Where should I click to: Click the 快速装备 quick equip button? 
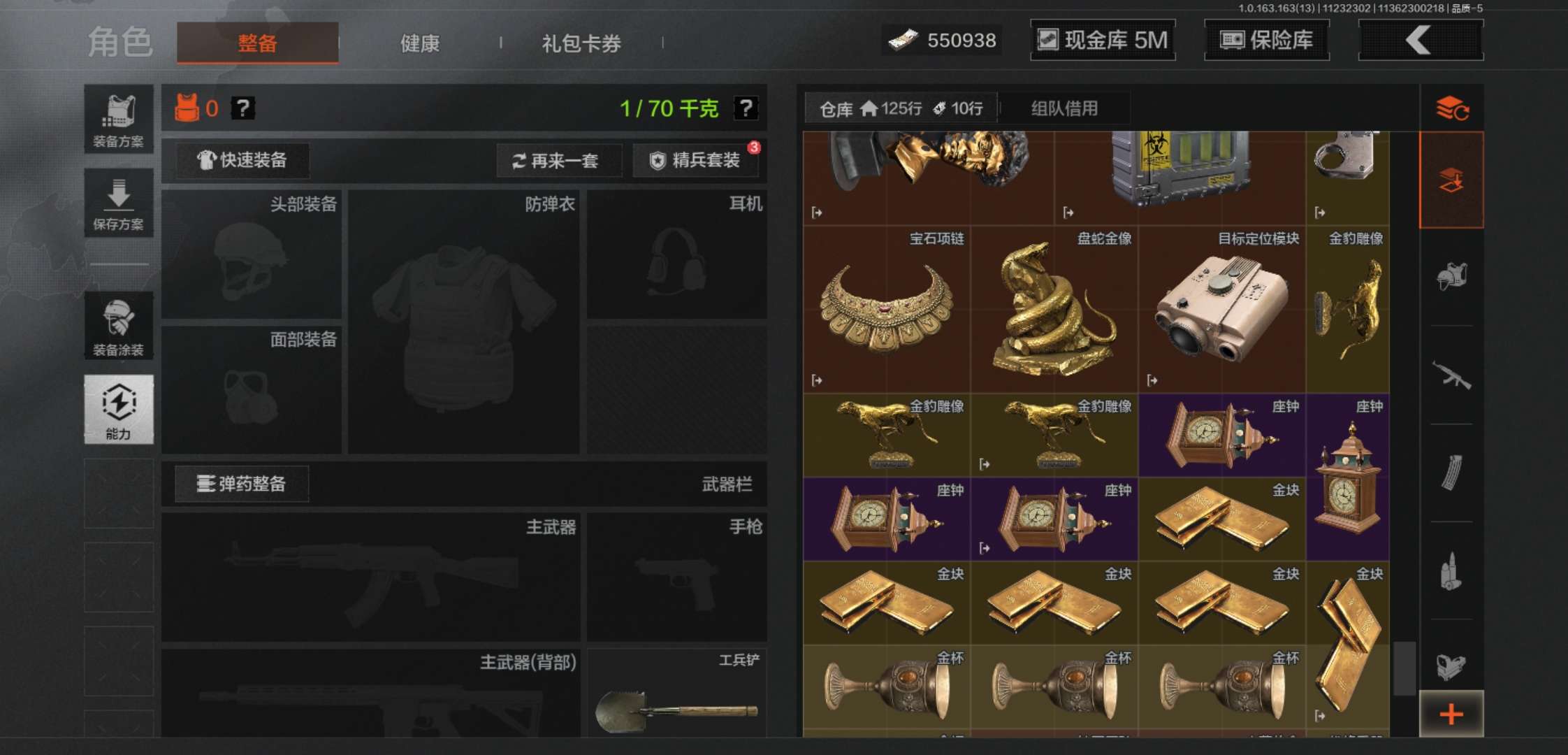tap(241, 160)
